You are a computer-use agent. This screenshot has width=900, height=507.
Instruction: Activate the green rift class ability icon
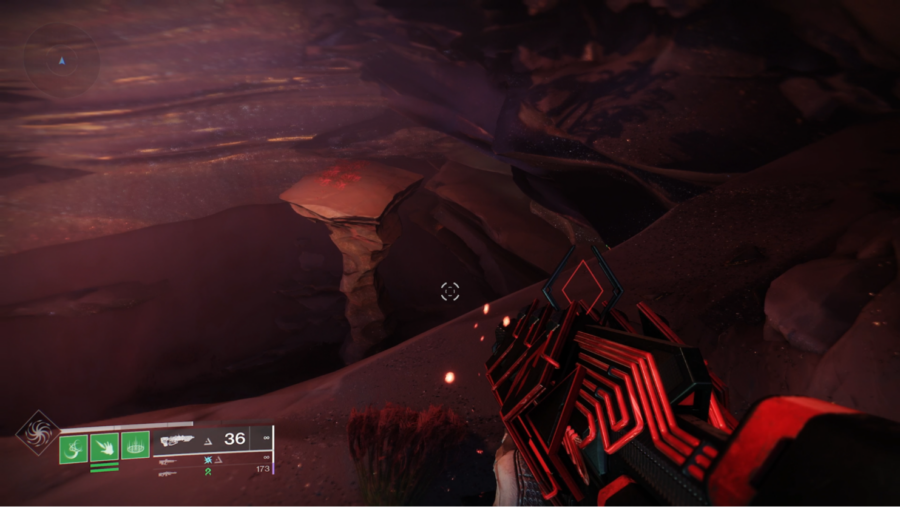(135, 446)
